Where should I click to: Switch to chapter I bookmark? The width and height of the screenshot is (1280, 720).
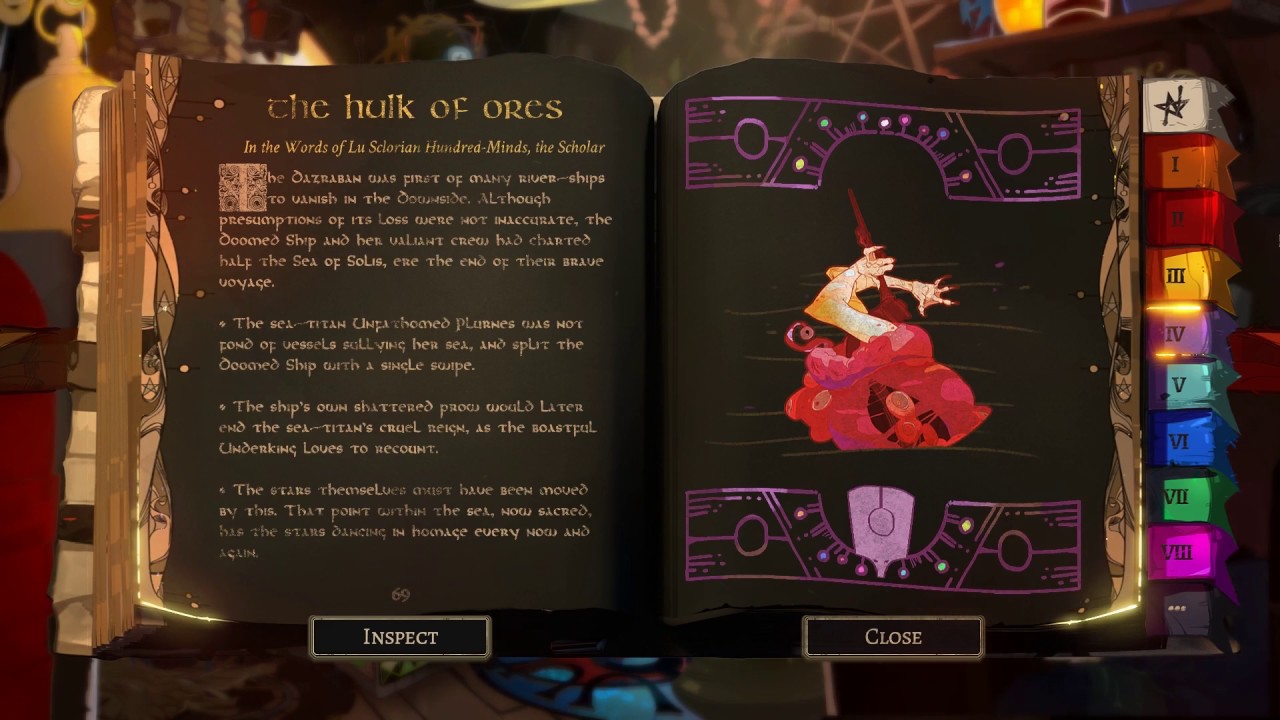click(1180, 164)
